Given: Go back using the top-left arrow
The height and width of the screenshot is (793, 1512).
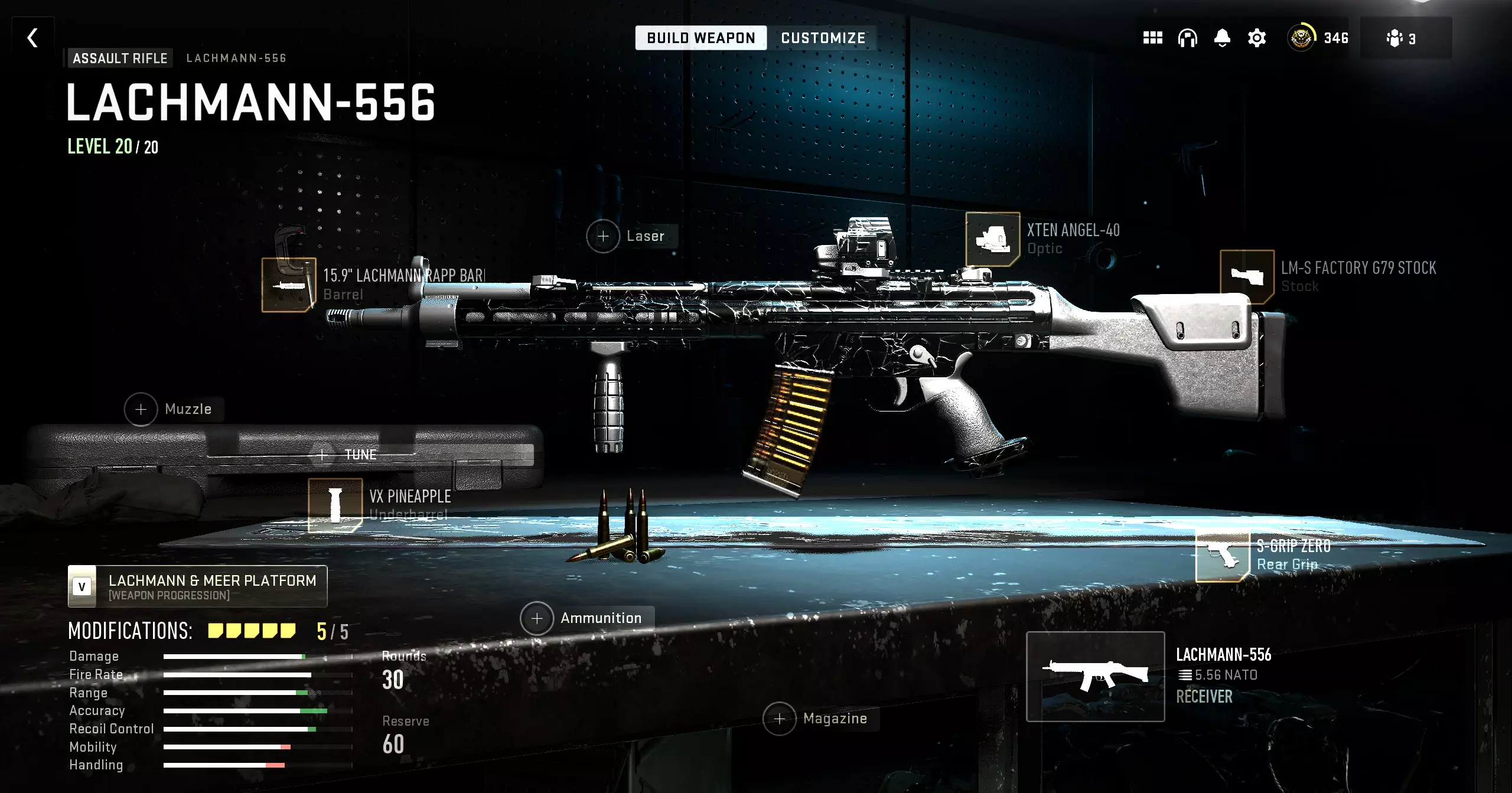Looking at the screenshot, I should (32, 38).
